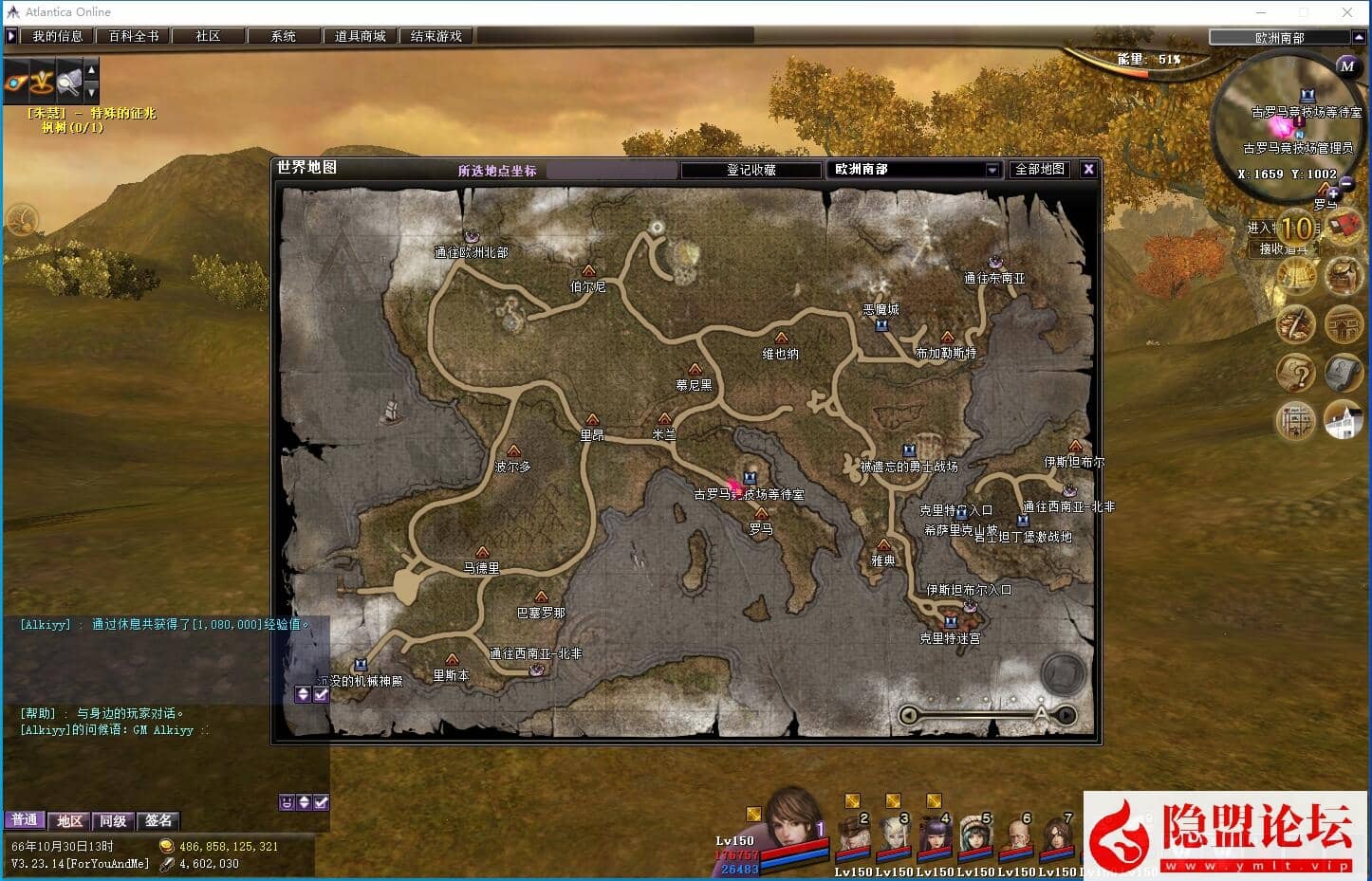Viewport: 1372px width, 881px height.
Task: Click the round M button on the minimap
Action: 1346,66
